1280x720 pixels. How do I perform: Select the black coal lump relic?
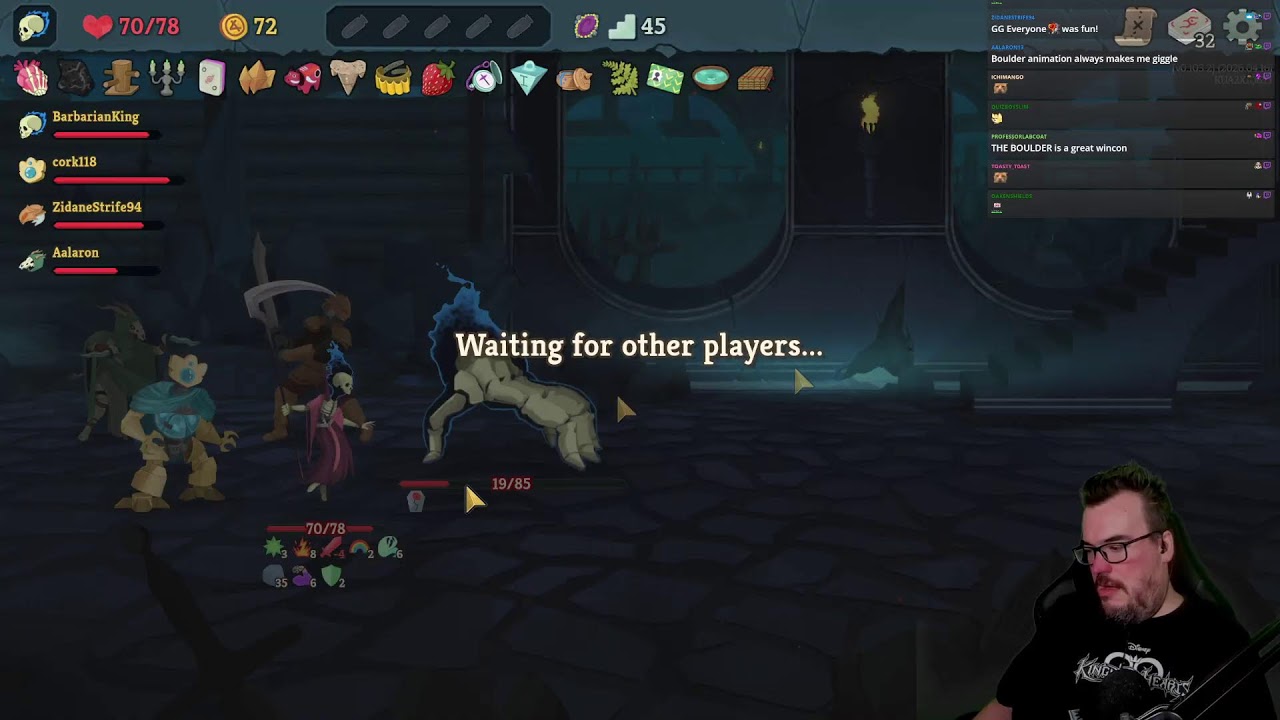pos(76,78)
